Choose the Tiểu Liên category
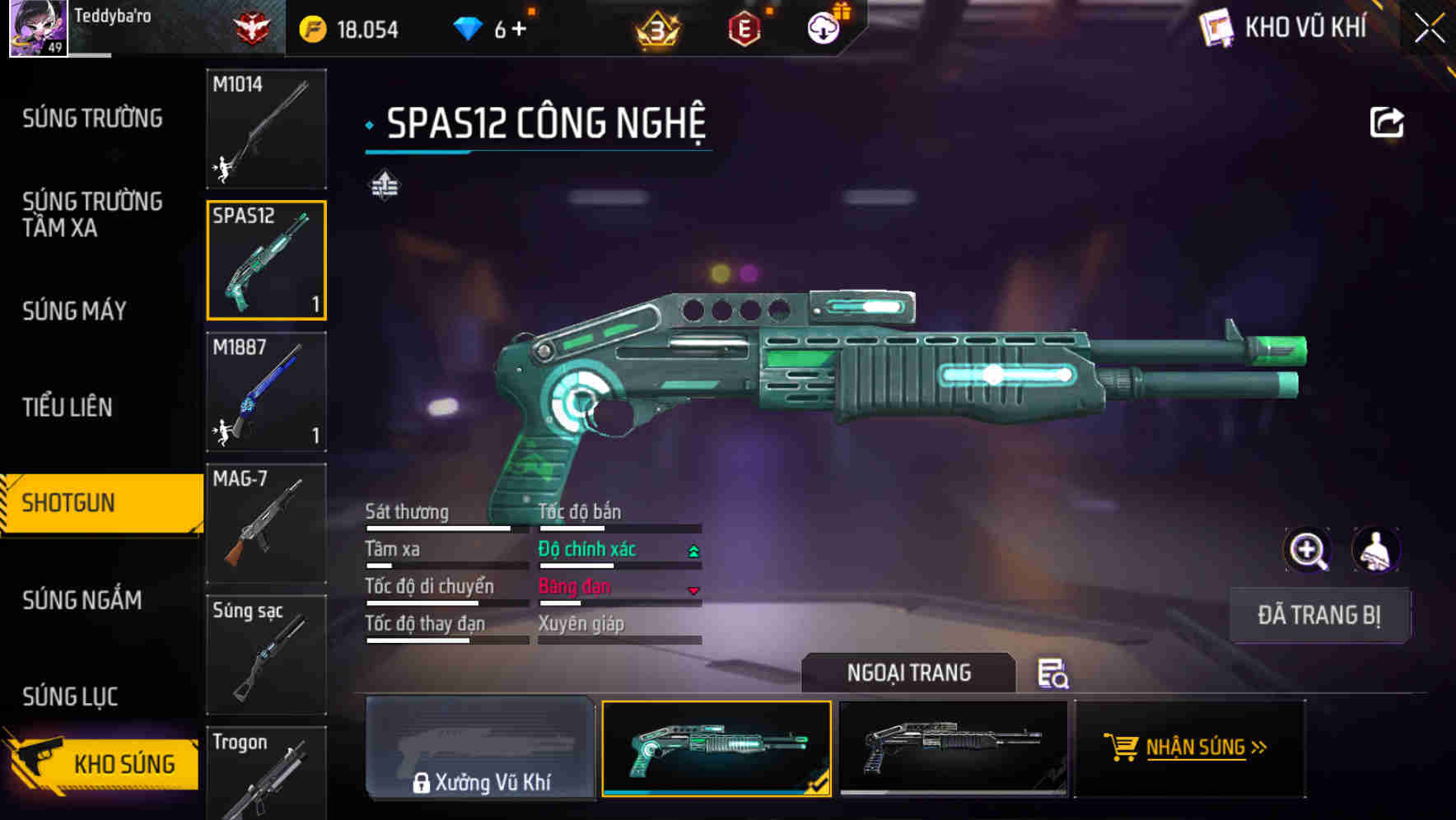The width and height of the screenshot is (1456, 820). pyautogui.click(x=68, y=407)
